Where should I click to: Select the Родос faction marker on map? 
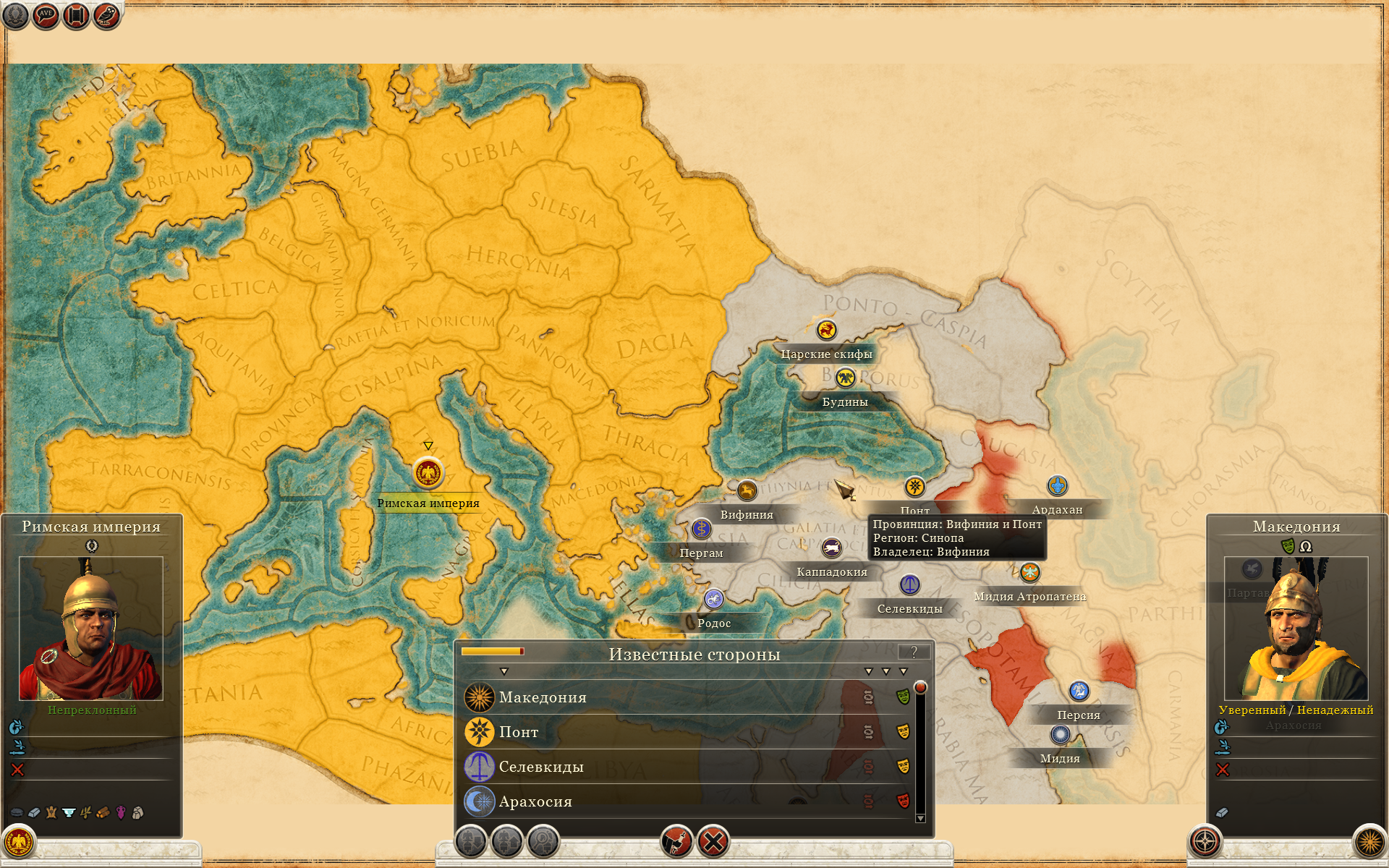click(714, 599)
